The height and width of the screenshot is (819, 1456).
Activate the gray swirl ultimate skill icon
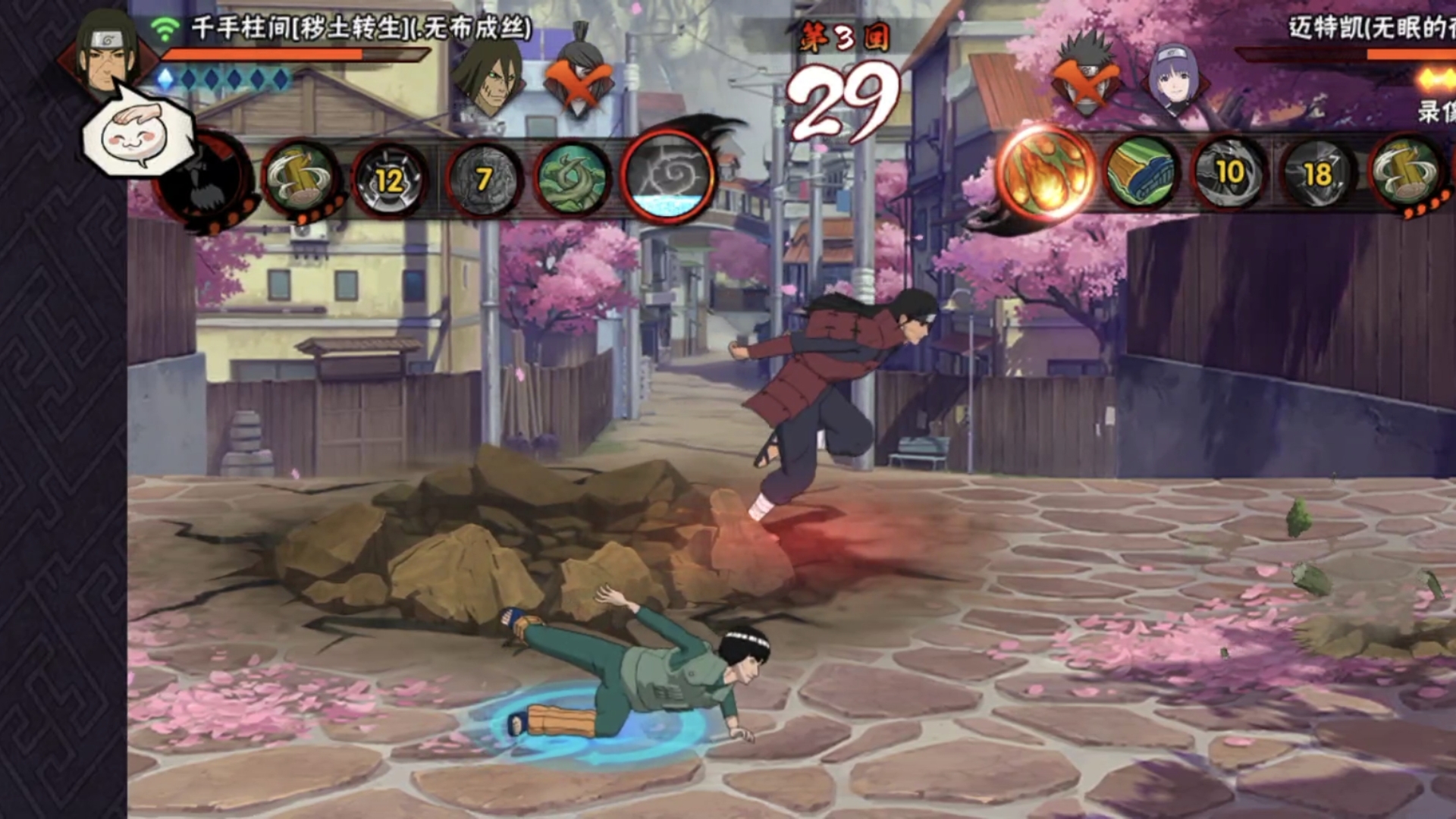click(668, 179)
